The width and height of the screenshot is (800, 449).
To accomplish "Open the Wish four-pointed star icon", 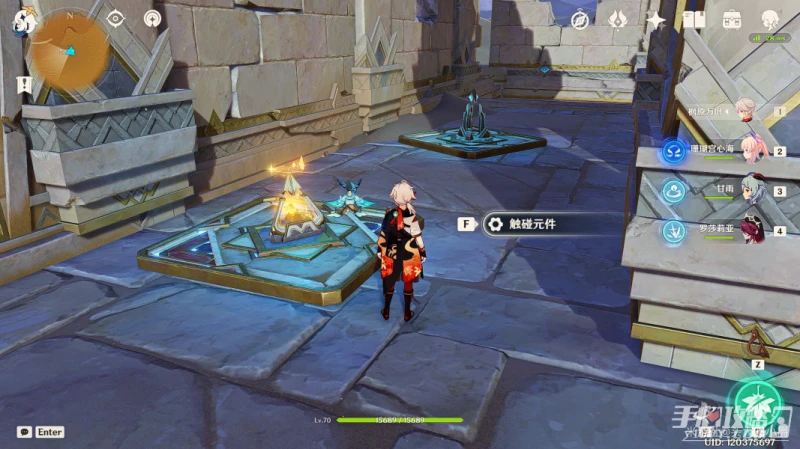I will [656, 19].
